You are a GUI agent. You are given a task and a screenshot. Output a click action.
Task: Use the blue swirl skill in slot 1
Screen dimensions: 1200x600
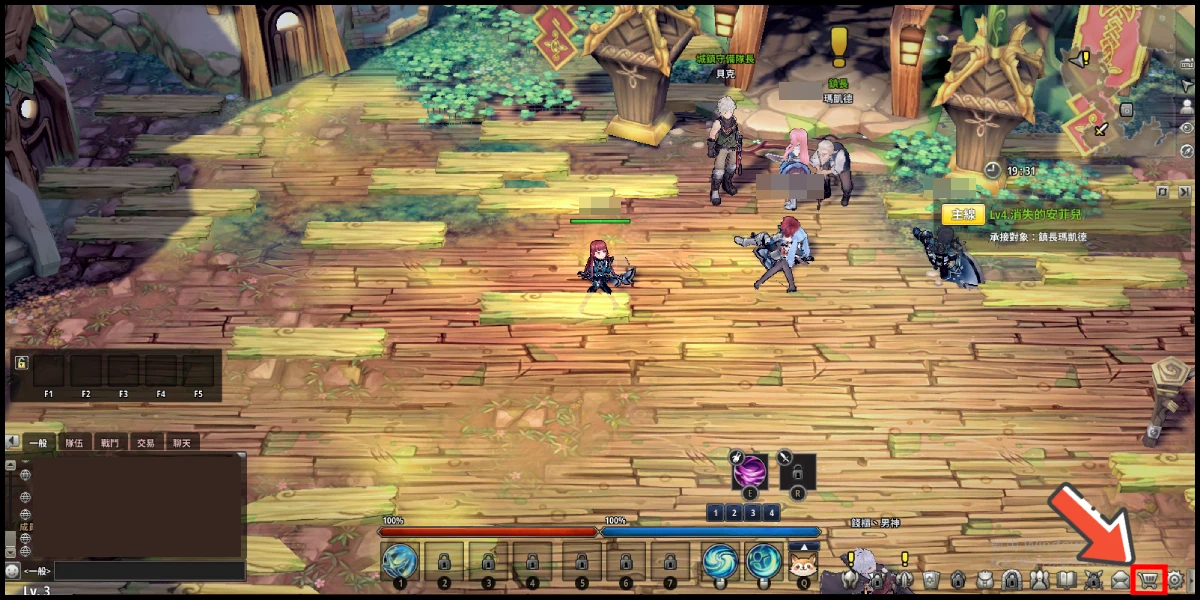pyautogui.click(x=400, y=561)
